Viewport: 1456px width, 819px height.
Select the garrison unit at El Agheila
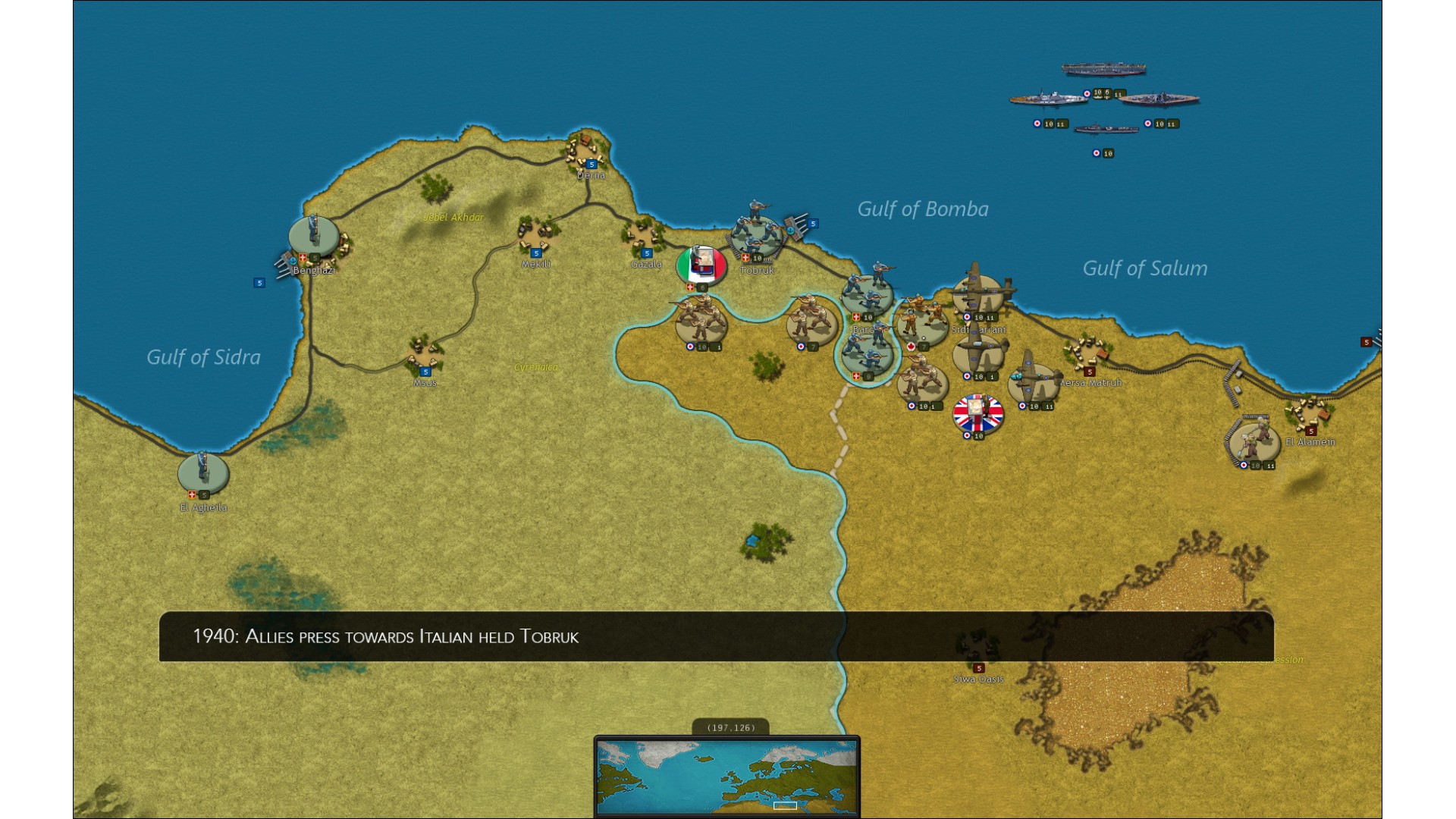[202, 471]
